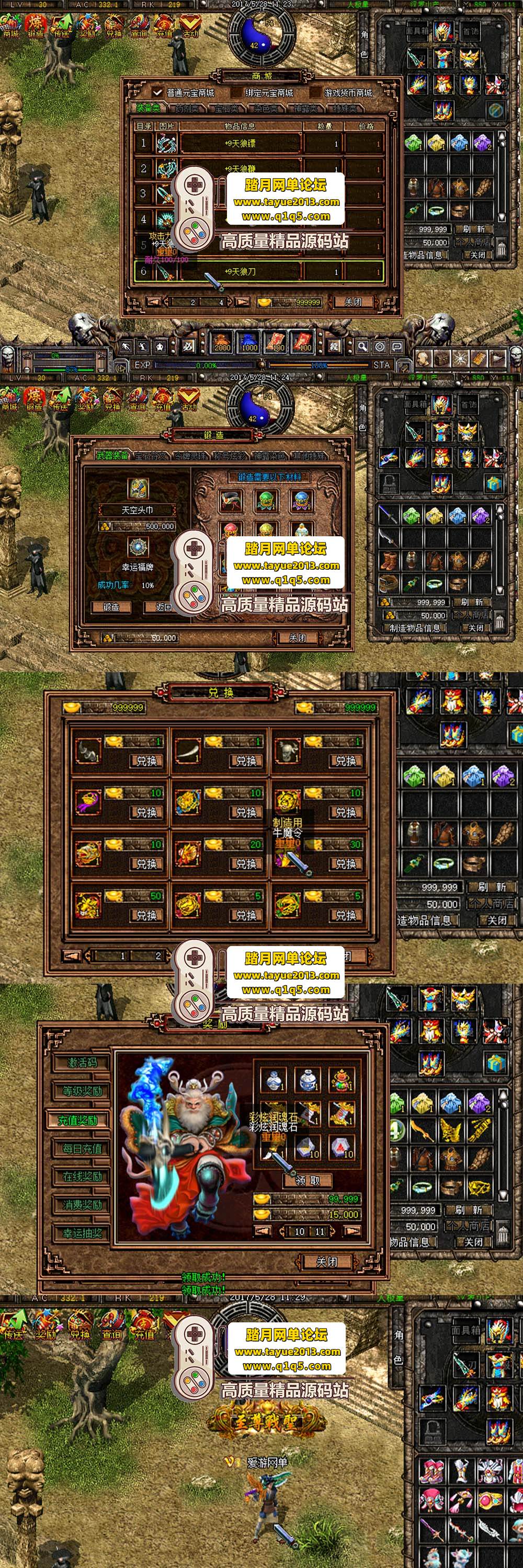Open the 在线奖励 online reward section
This screenshot has width=523, height=1568.
(81, 1176)
